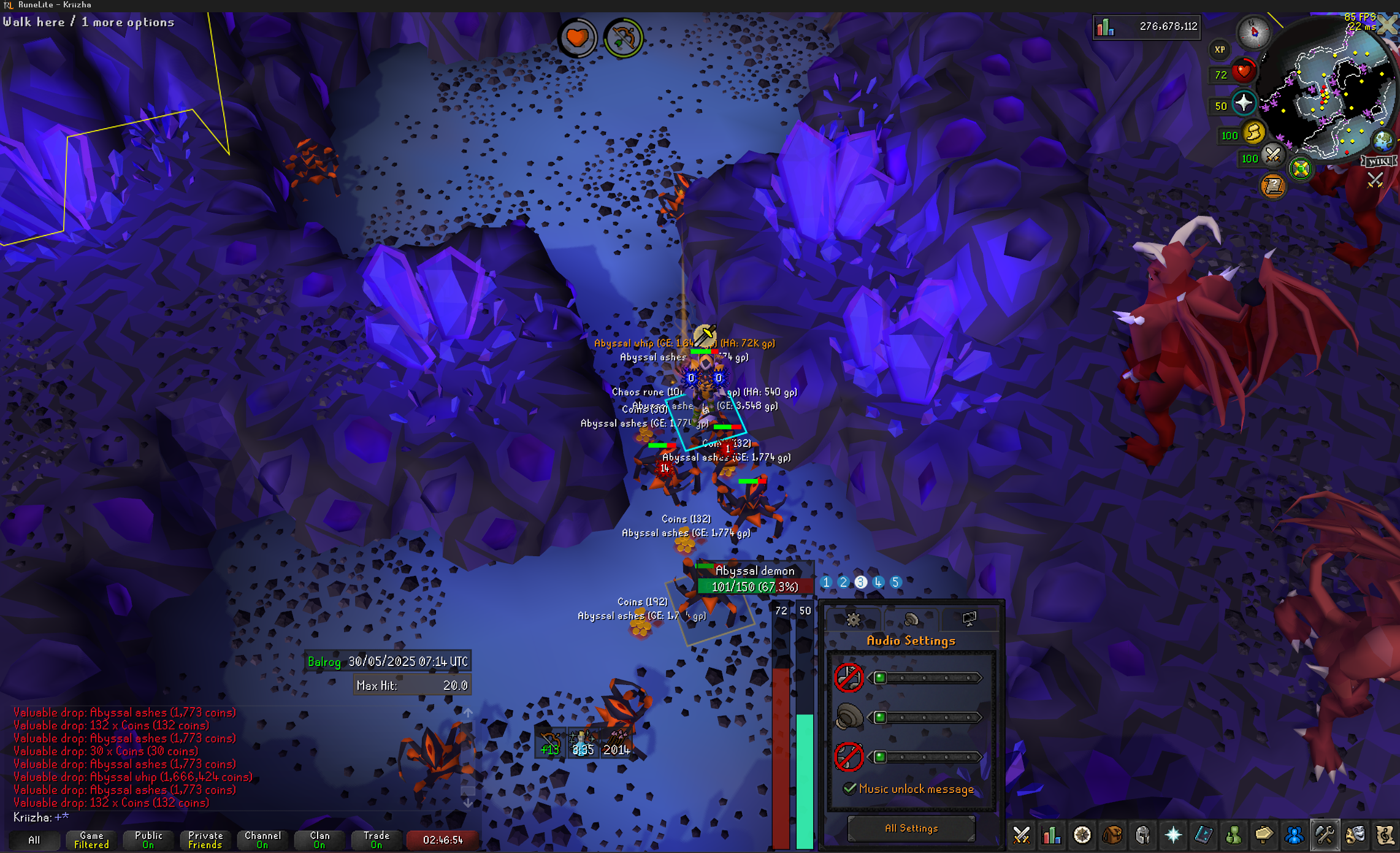Viewport: 1400px width, 853px height.
Task: Open the emotes masks tab
Action: point(1355,835)
